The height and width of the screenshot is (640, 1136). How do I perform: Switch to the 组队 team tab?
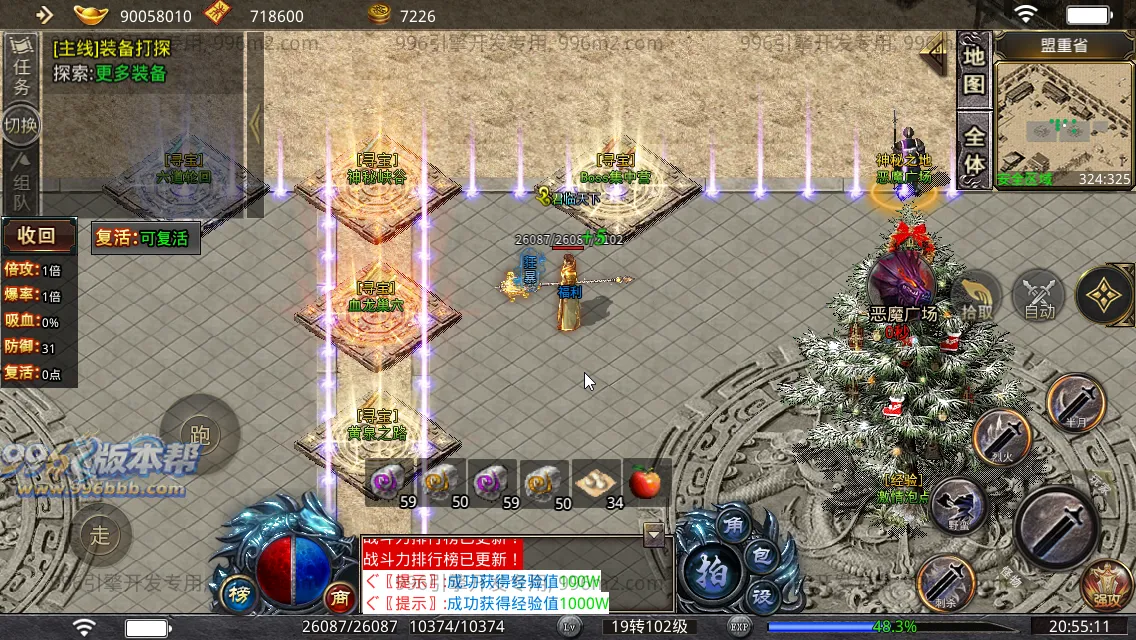pos(21,182)
